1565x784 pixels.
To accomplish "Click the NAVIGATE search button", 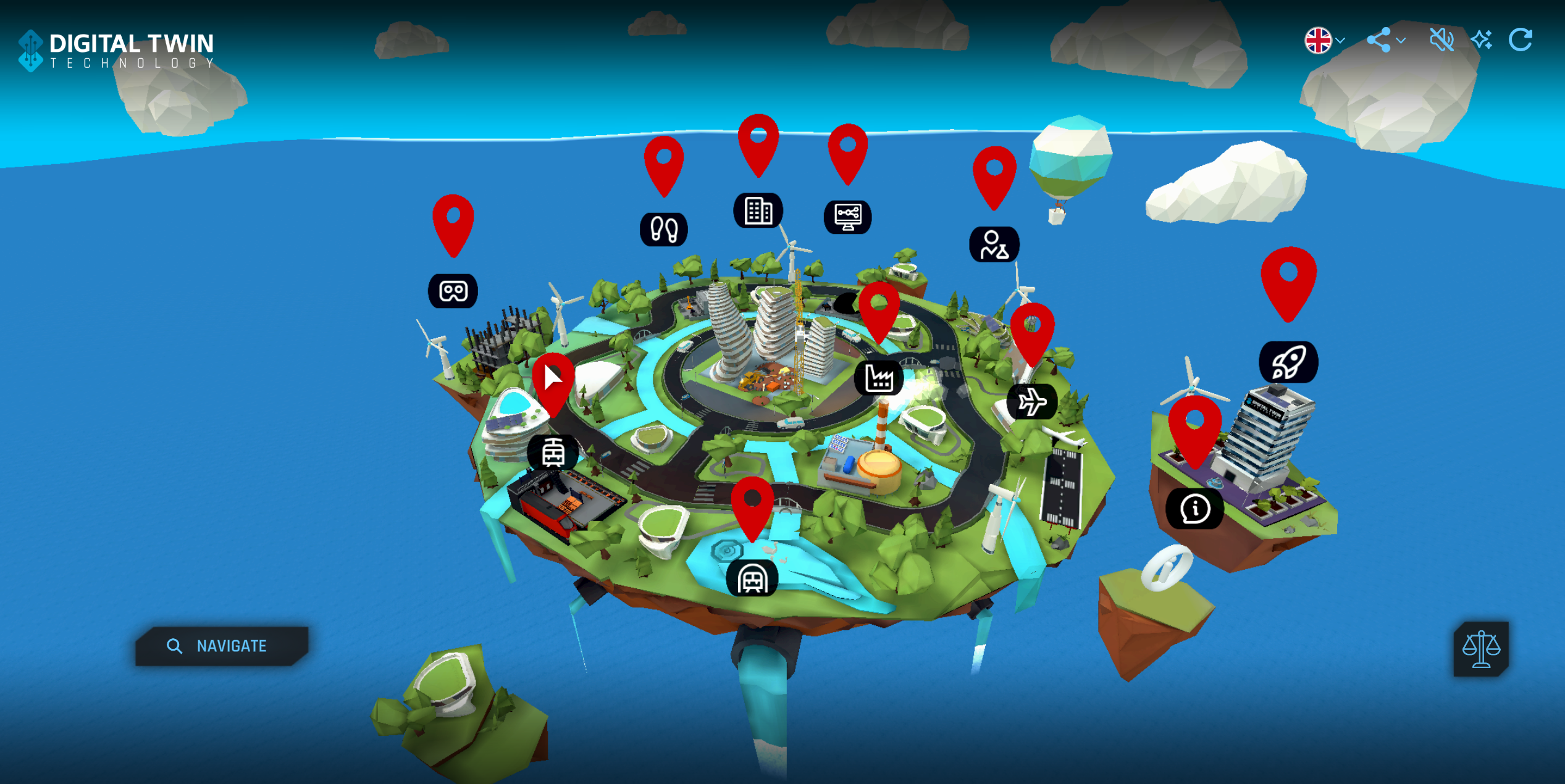I will tap(220, 646).
